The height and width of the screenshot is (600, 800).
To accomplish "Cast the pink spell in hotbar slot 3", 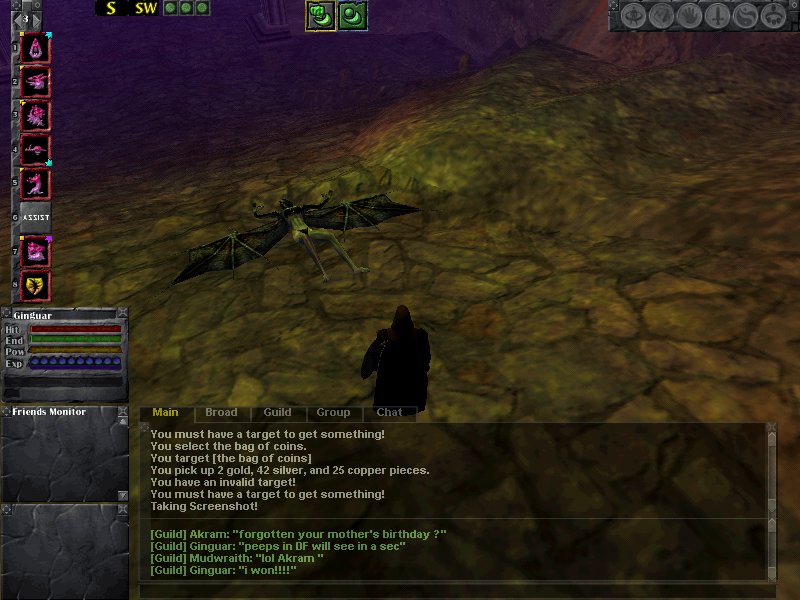I will (36, 116).
